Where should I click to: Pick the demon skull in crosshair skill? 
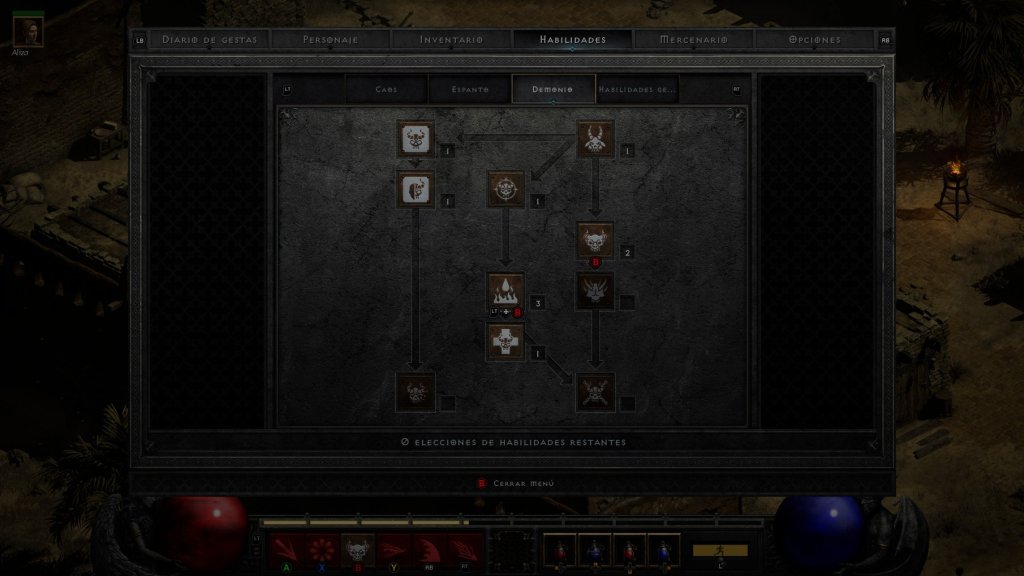(x=506, y=189)
